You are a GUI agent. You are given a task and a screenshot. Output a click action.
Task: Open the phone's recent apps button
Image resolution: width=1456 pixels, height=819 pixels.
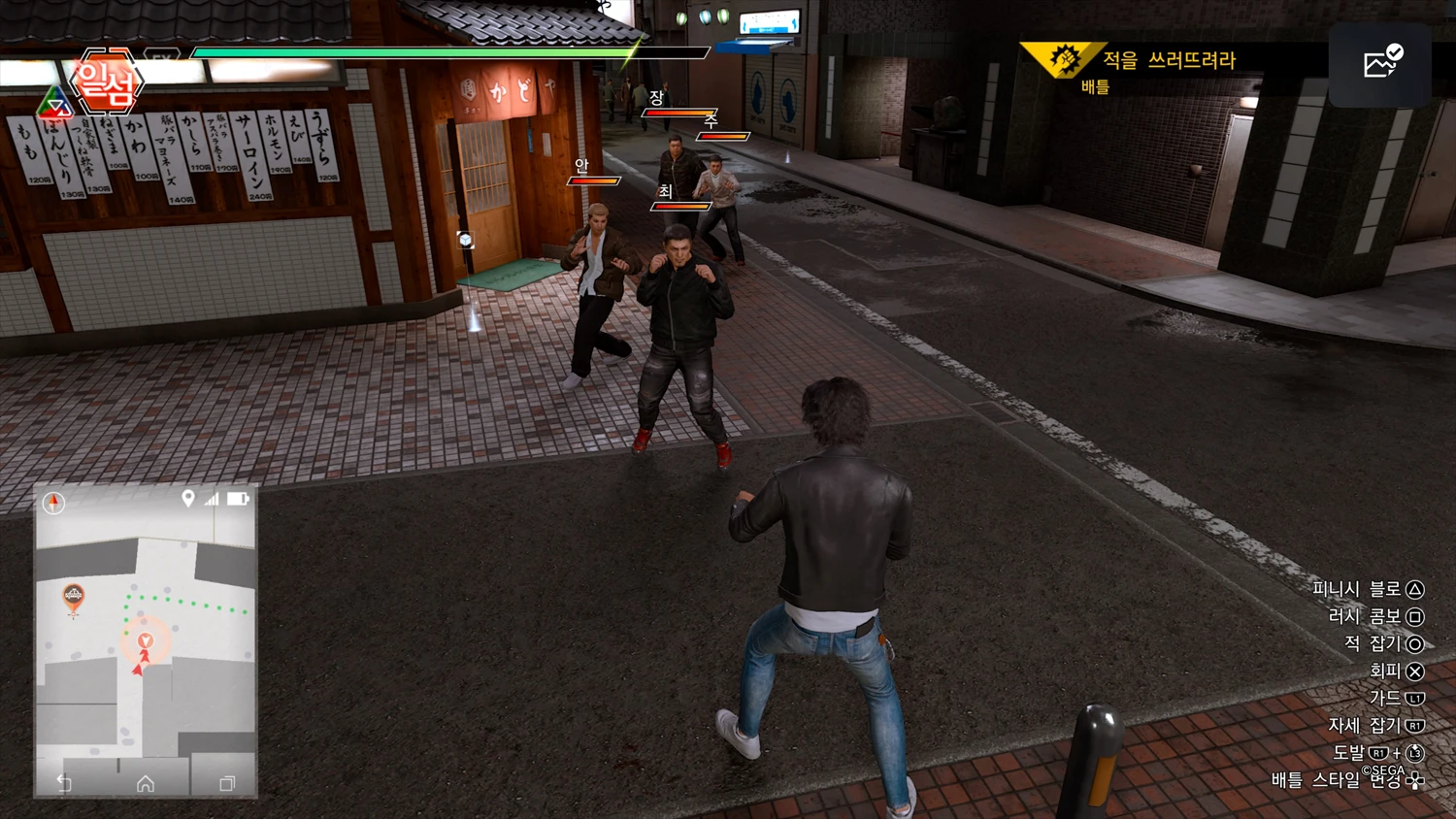point(227,783)
